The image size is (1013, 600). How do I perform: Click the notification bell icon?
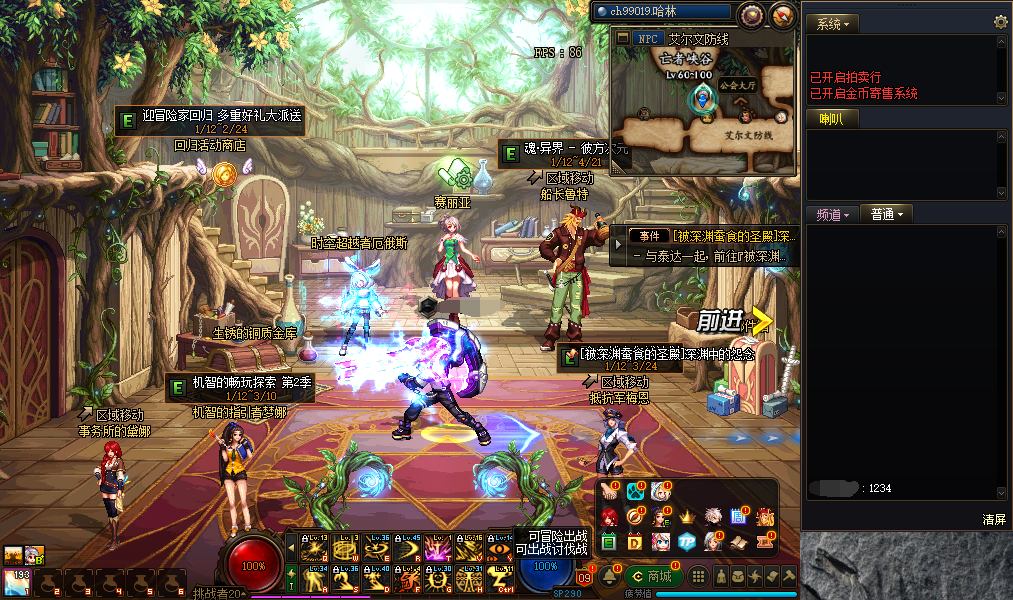tap(608, 577)
